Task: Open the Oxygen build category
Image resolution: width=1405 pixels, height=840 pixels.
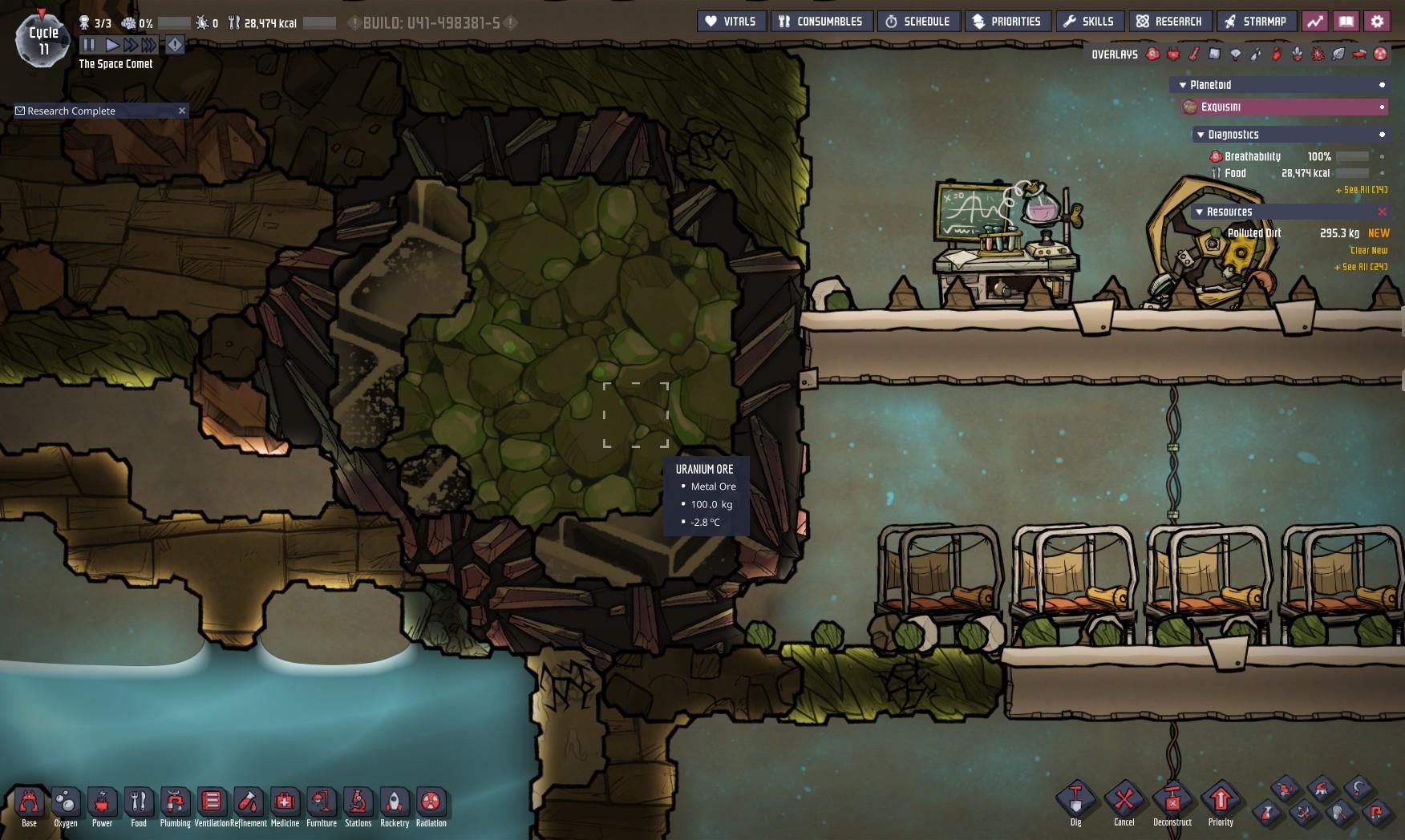Action: point(66,806)
